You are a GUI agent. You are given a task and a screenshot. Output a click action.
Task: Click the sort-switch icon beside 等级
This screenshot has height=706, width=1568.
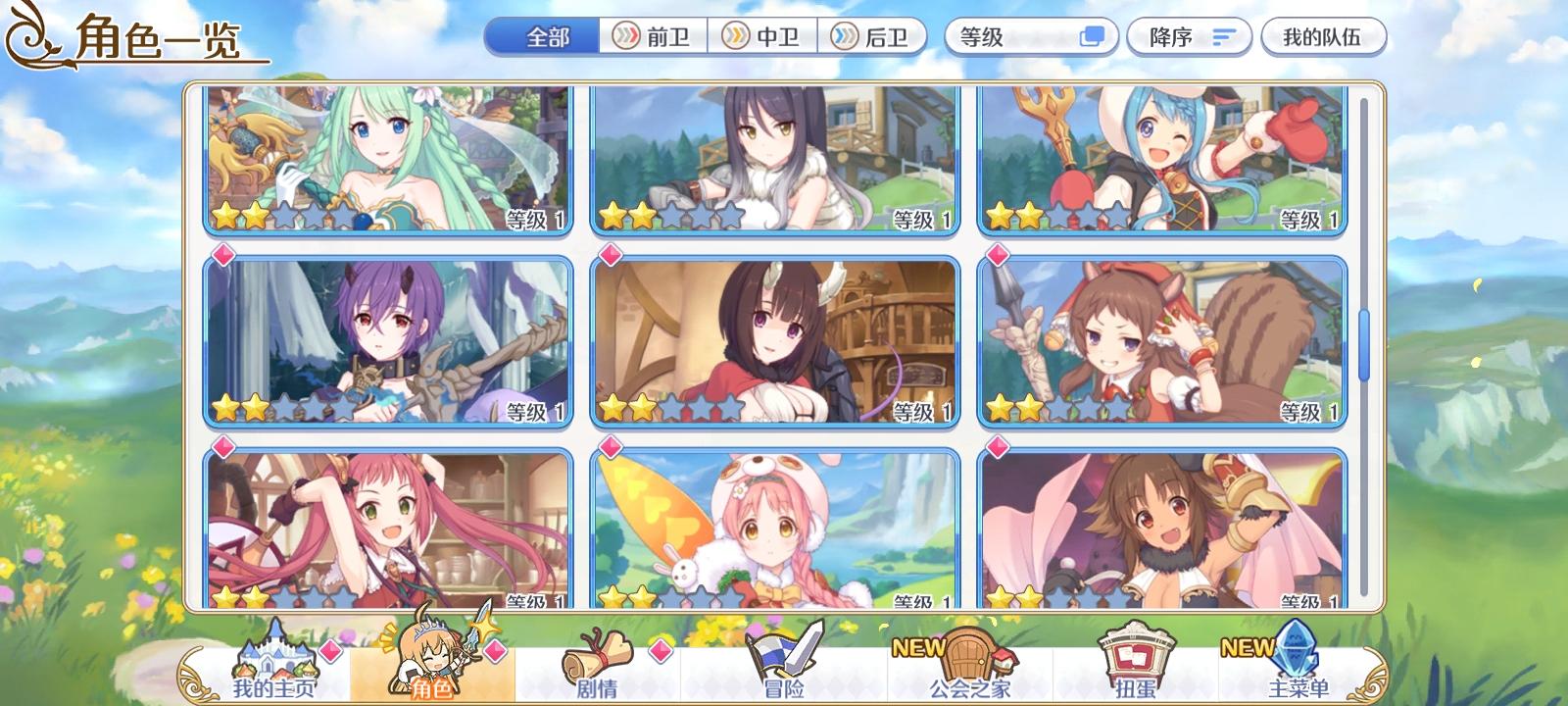point(1091,35)
